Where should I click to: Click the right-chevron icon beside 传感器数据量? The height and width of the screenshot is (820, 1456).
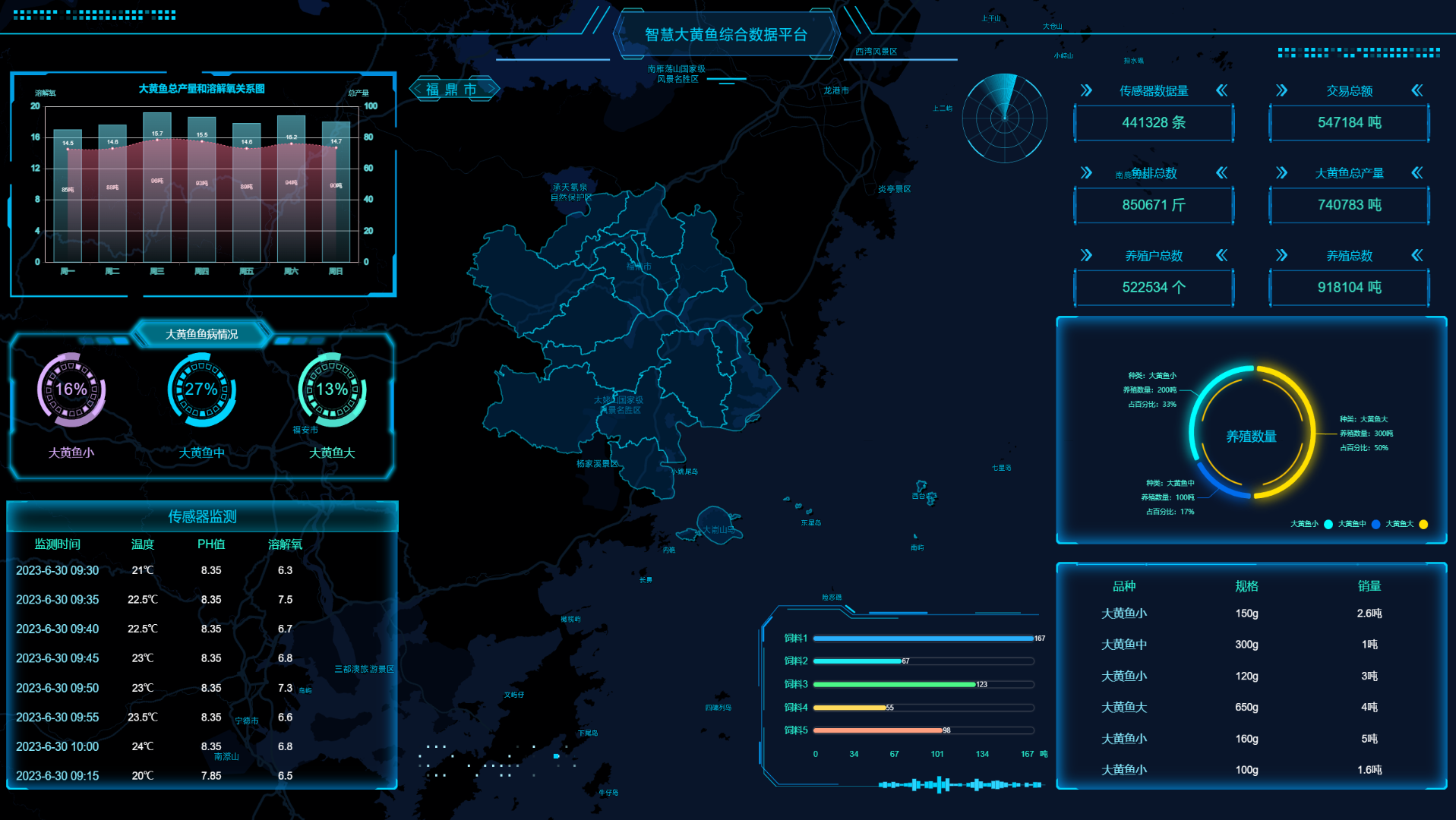tap(1085, 90)
